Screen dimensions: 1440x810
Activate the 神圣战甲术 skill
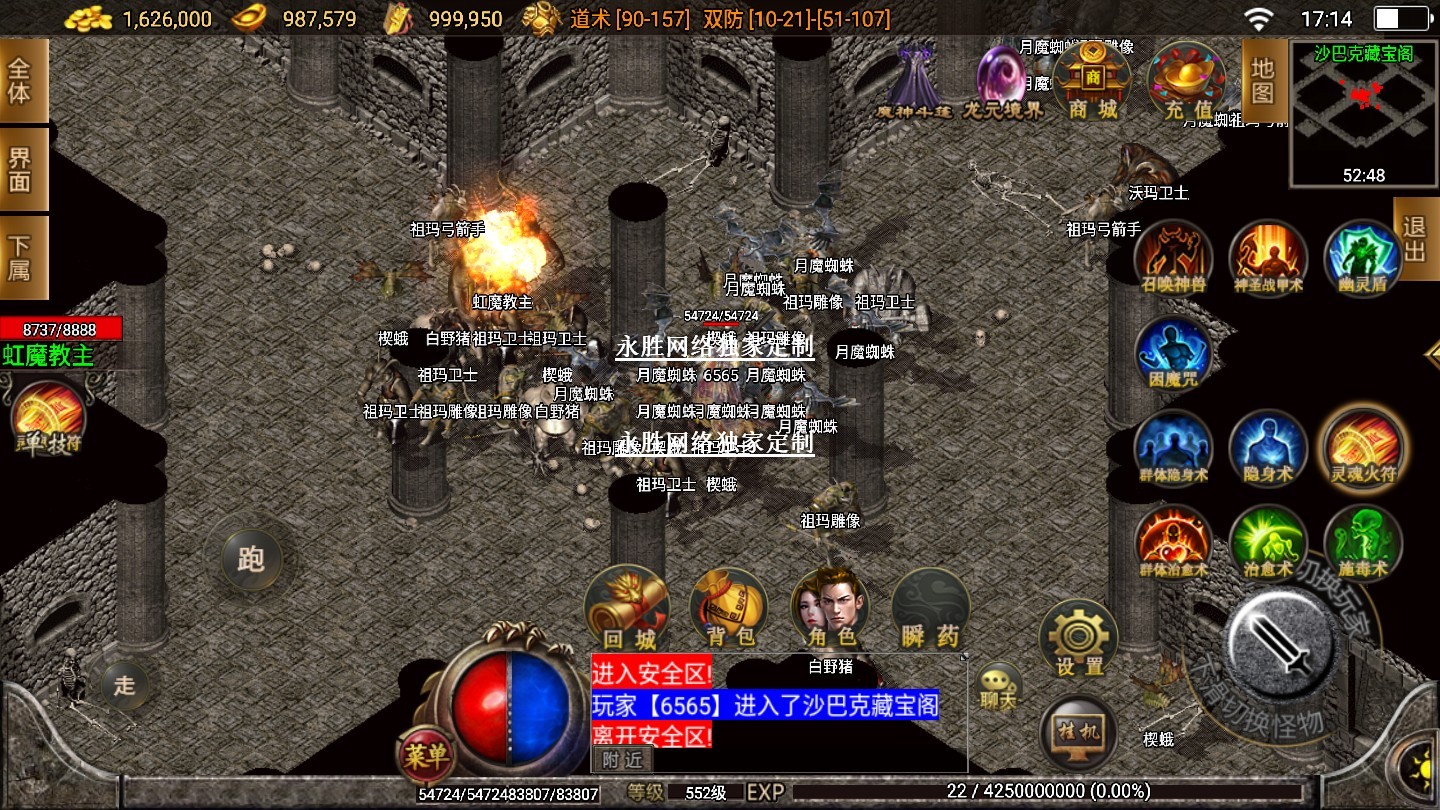point(1268,257)
